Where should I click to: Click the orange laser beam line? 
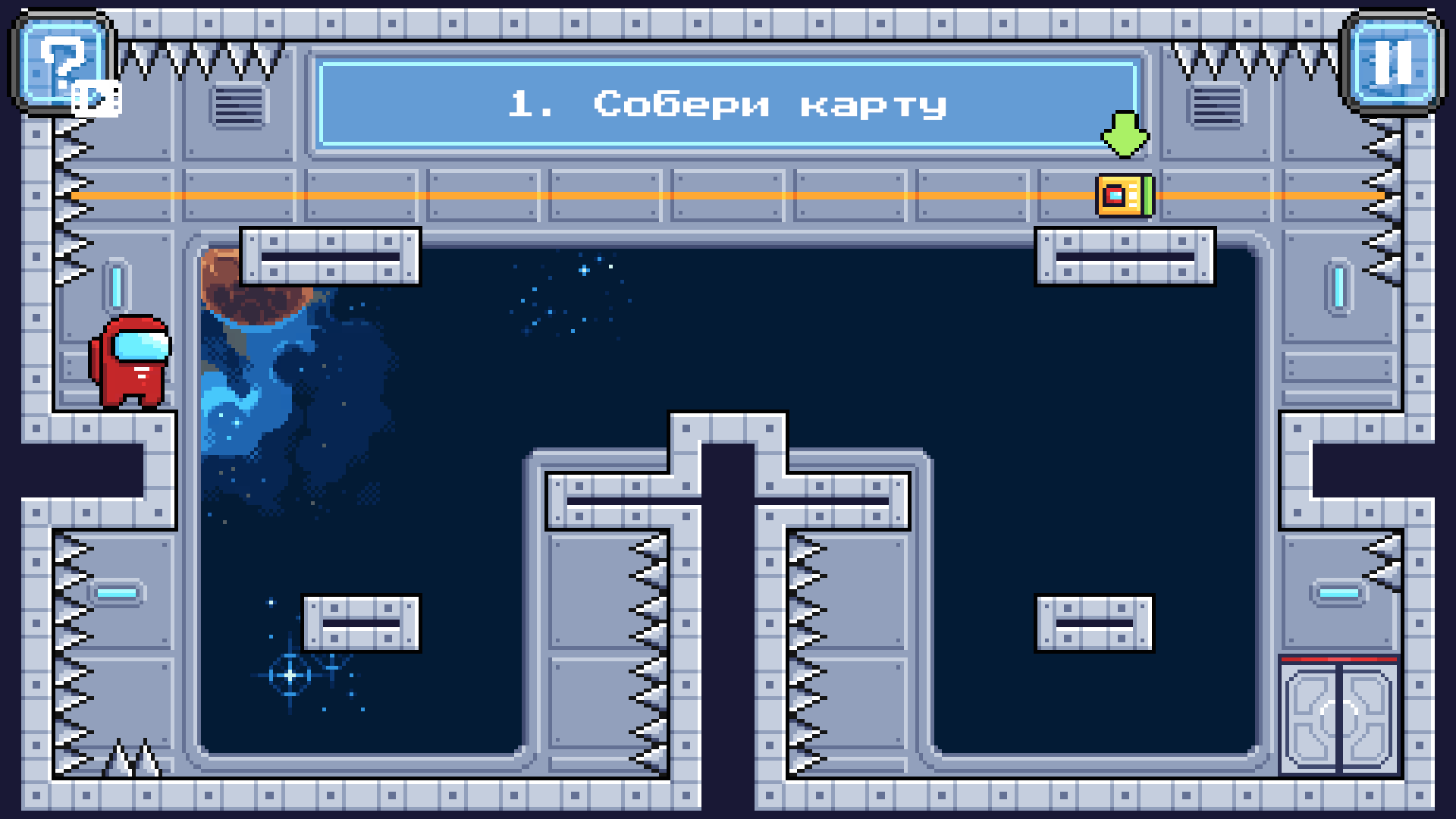[x=607, y=198]
